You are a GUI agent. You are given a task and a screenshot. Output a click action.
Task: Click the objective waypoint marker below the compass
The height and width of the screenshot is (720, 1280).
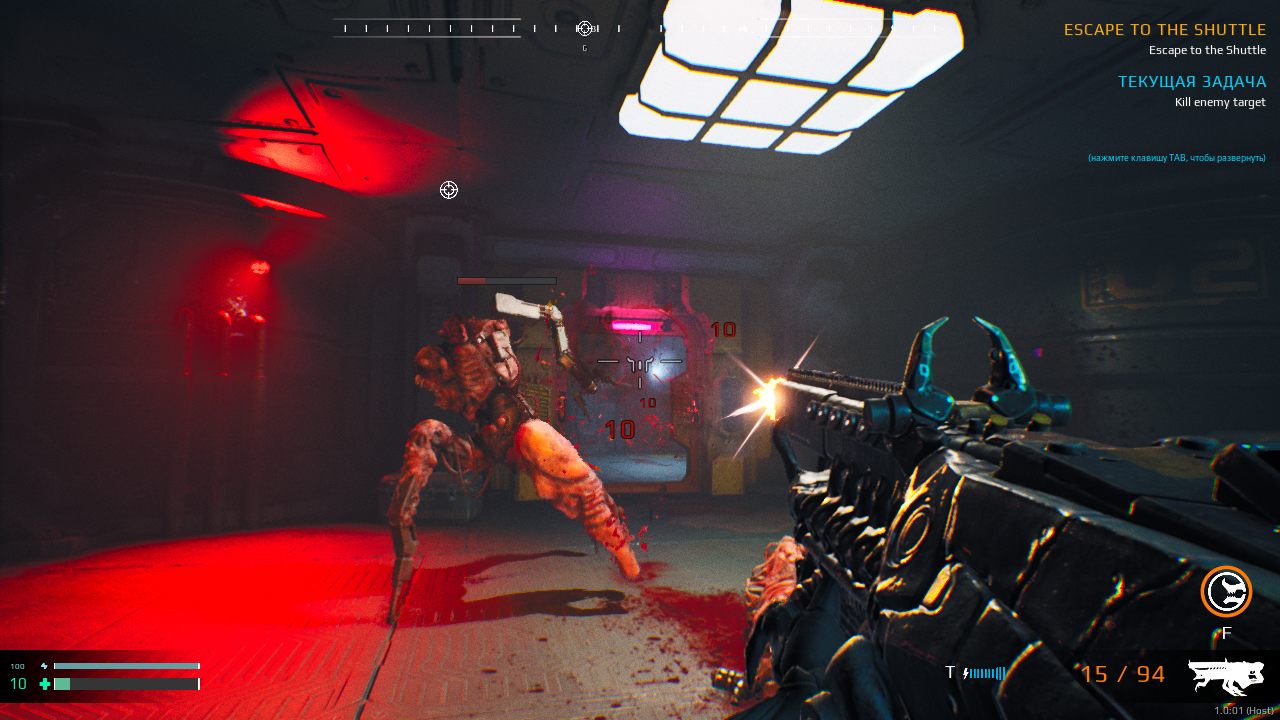[449, 190]
